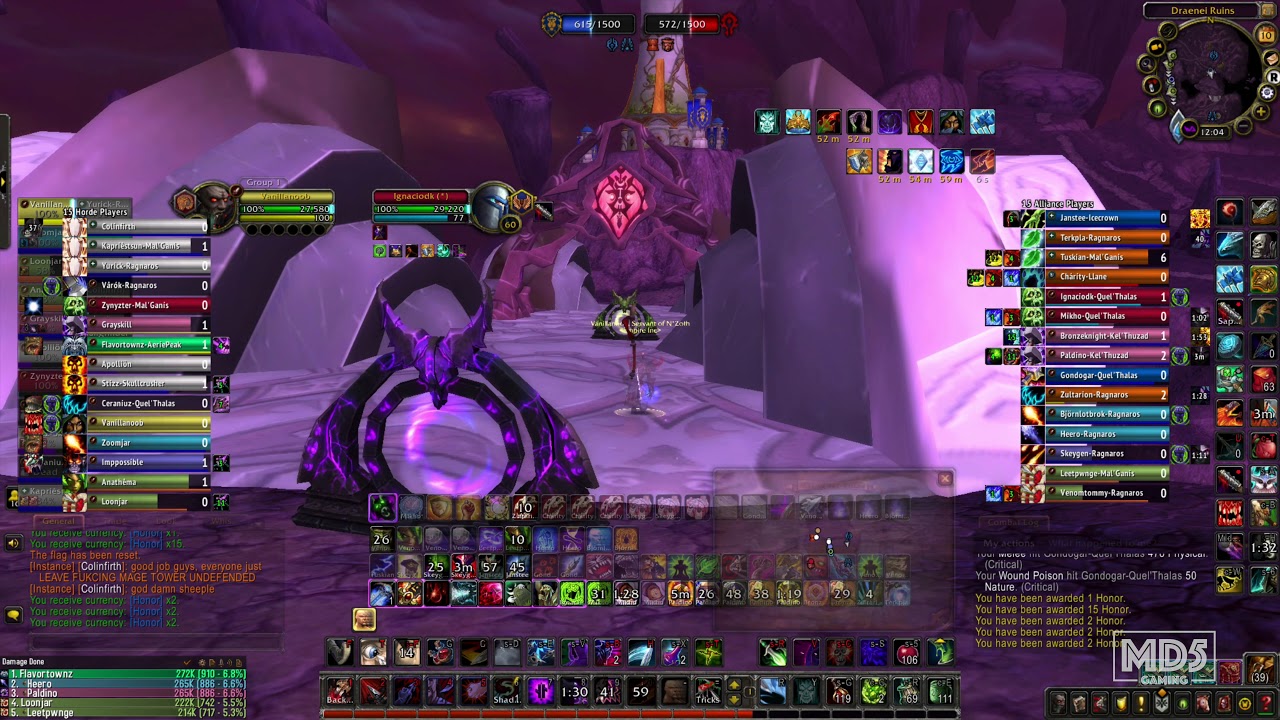
Task: Select Colinfirth in the Horde players list
Action: [x=140, y=227]
